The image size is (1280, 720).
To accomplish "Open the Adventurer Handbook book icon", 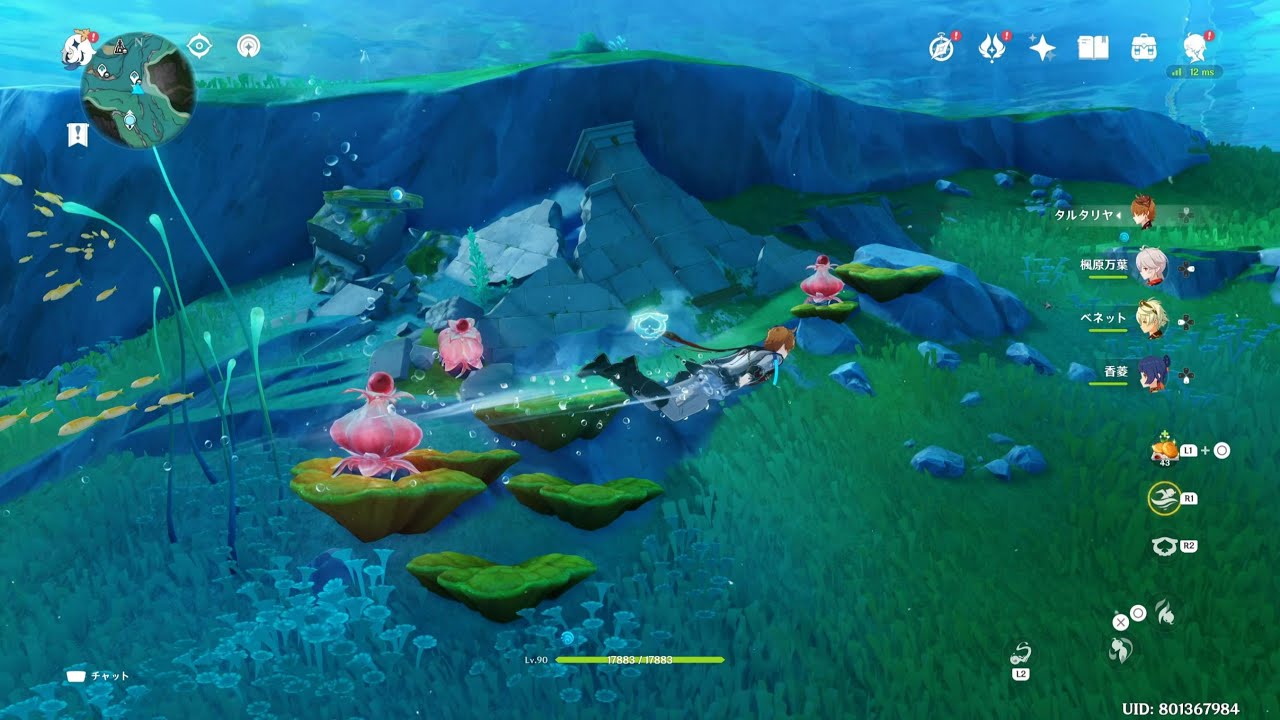I will (1092, 48).
